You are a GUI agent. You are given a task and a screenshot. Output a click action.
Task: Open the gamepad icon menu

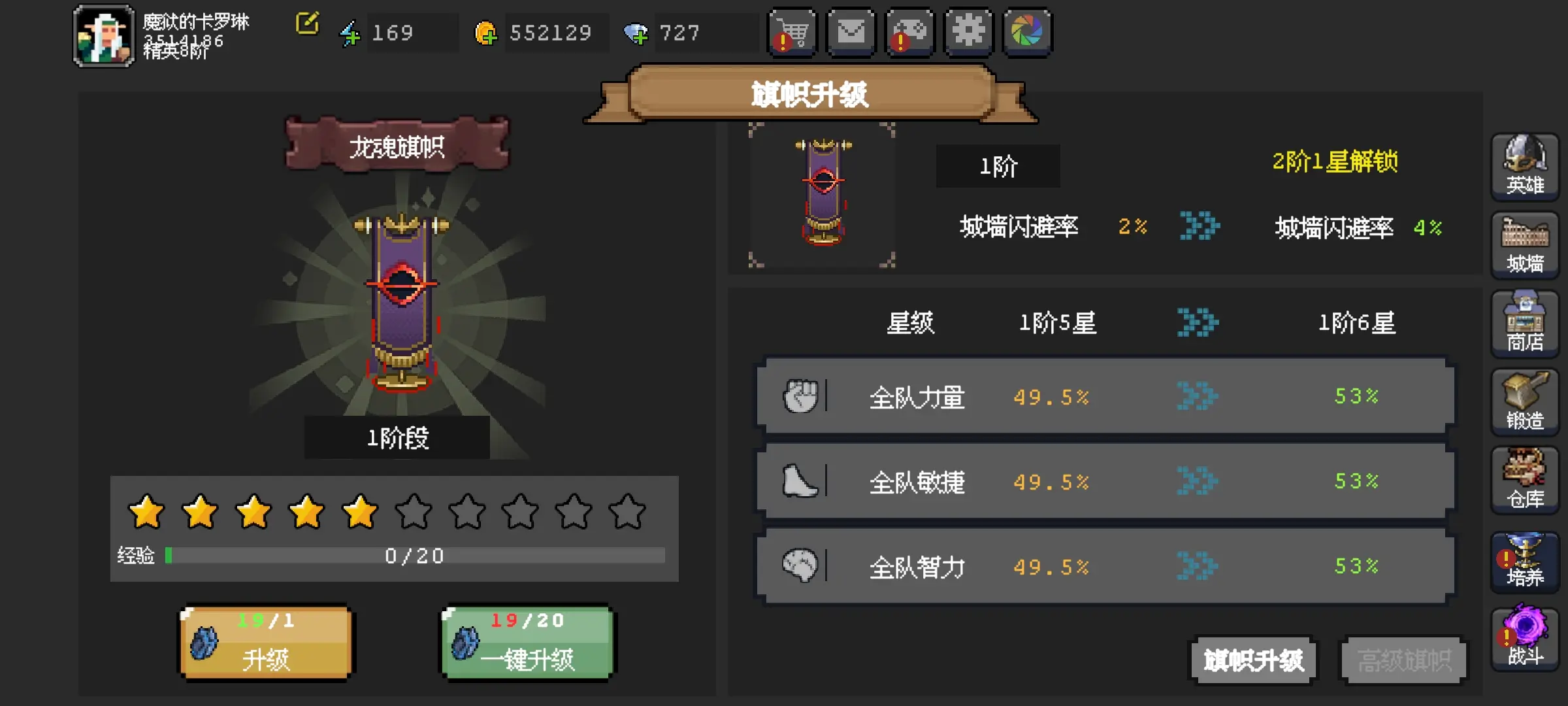(910, 33)
